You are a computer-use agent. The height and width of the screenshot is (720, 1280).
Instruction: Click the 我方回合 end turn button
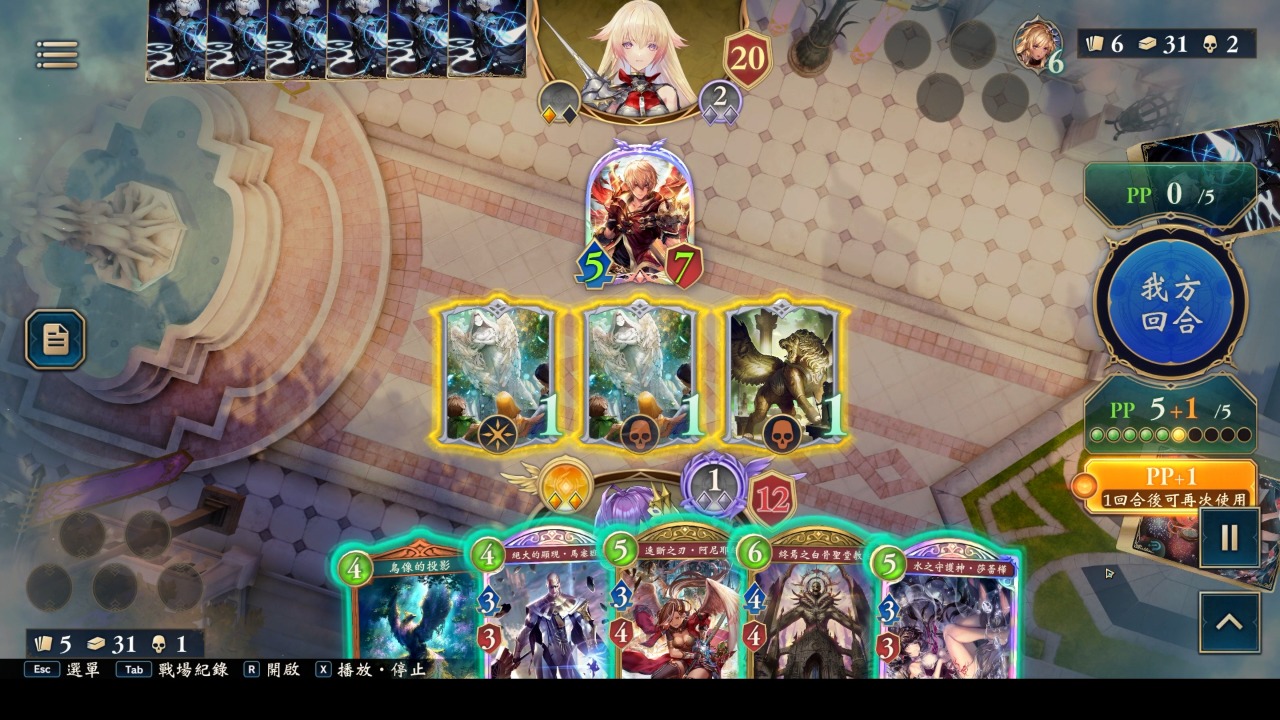(x=1170, y=303)
